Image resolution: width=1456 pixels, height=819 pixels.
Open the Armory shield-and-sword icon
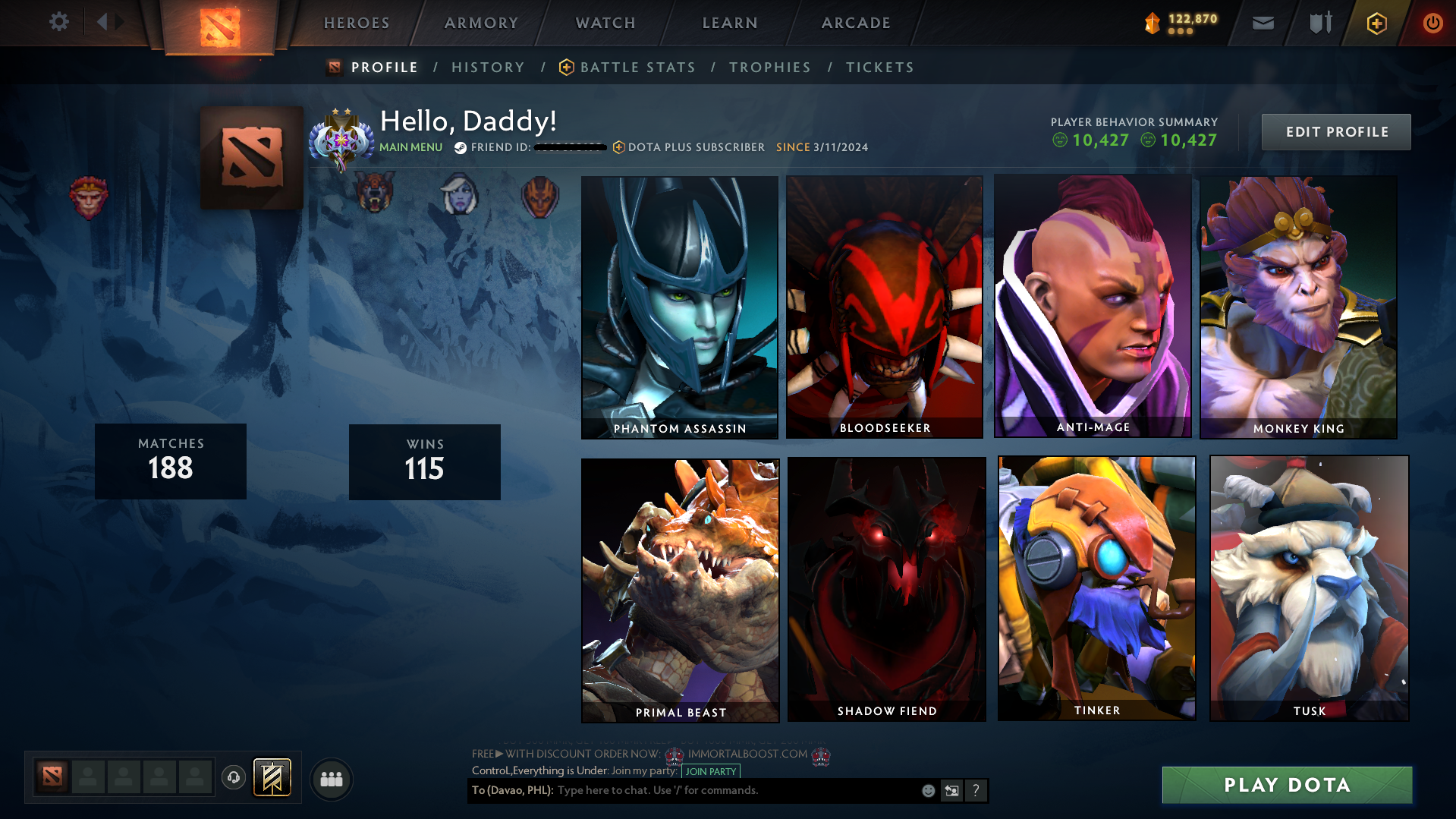[x=1319, y=23]
